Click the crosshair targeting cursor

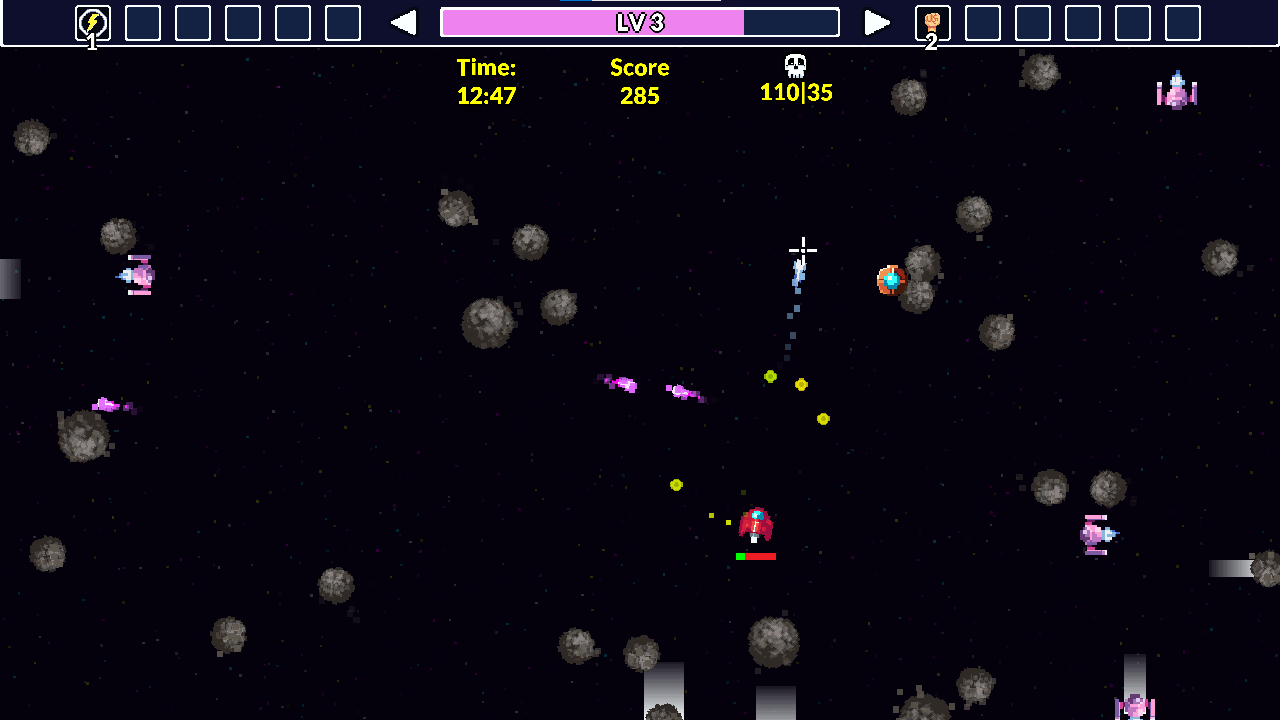(803, 250)
